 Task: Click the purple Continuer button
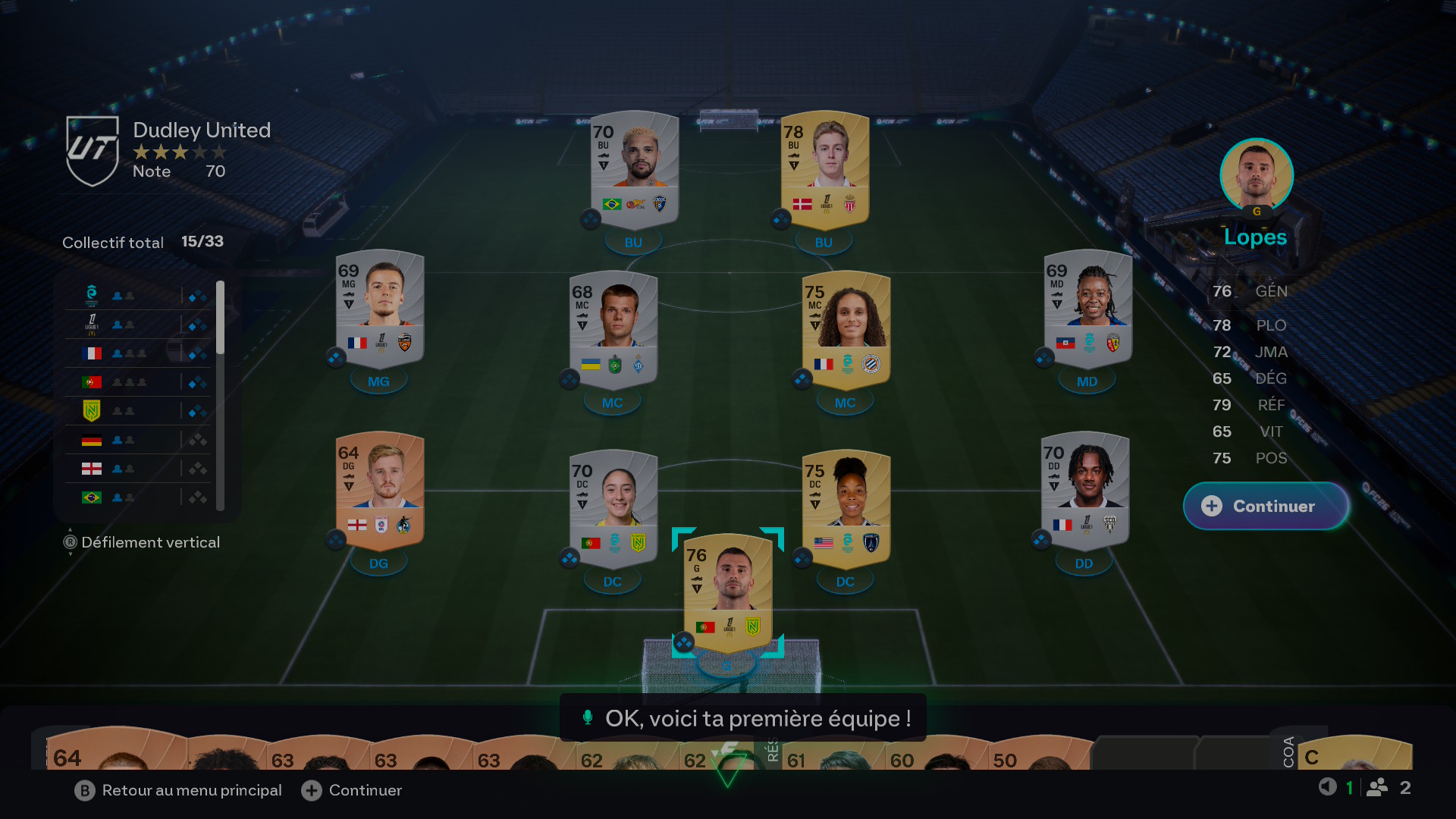click(1265, 506)
